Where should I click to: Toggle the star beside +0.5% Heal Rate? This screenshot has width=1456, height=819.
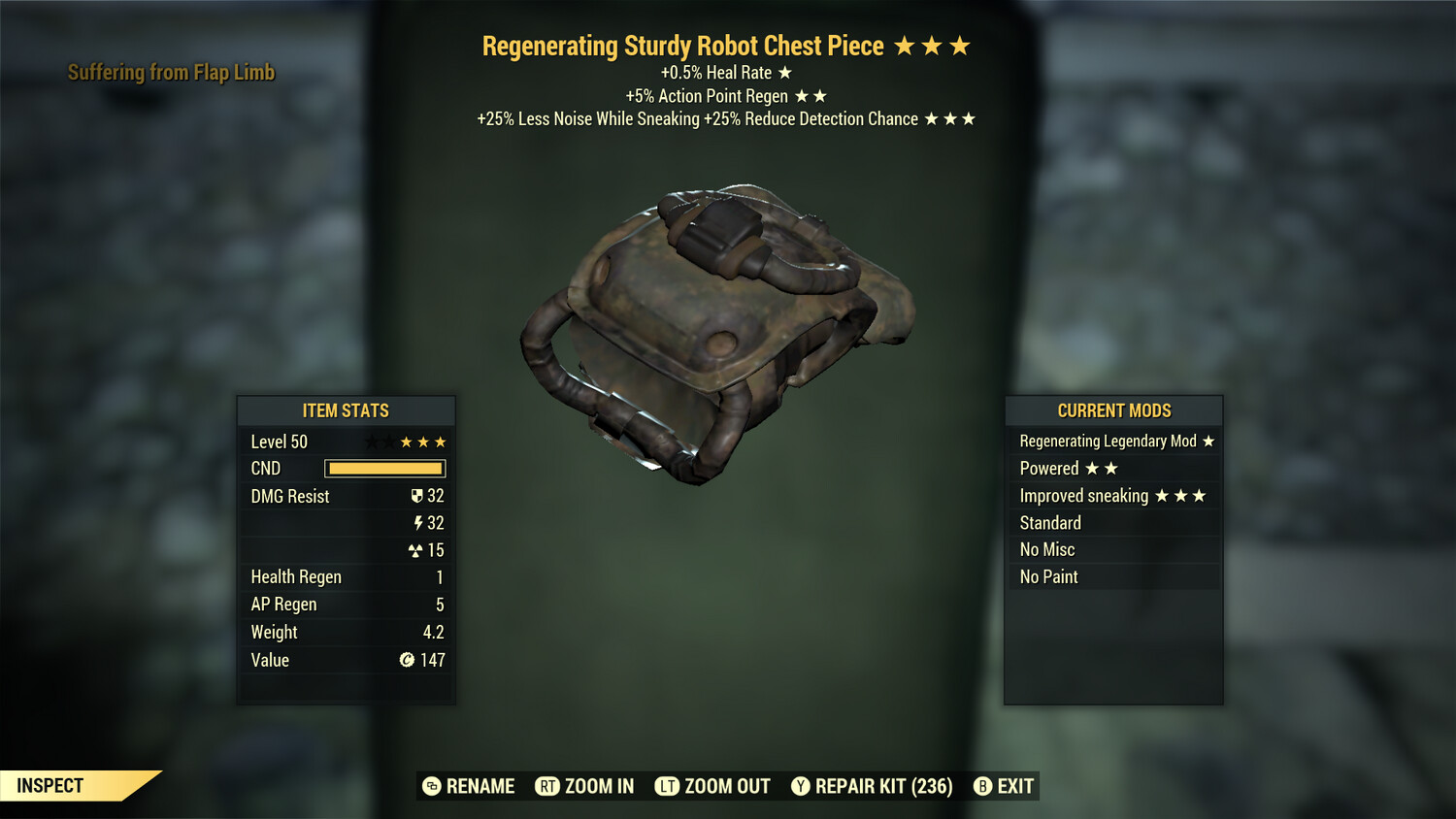coord(784,72)
